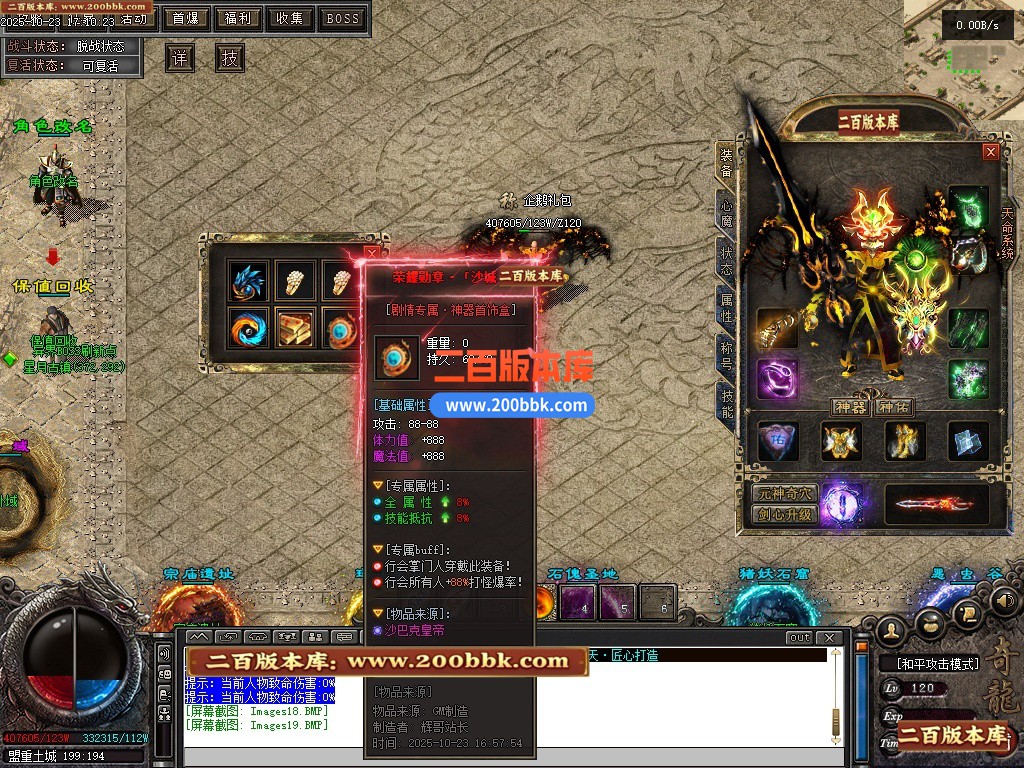1024x768 pixels.
Task: Click the 详 details button
Action: click(180, 58)
